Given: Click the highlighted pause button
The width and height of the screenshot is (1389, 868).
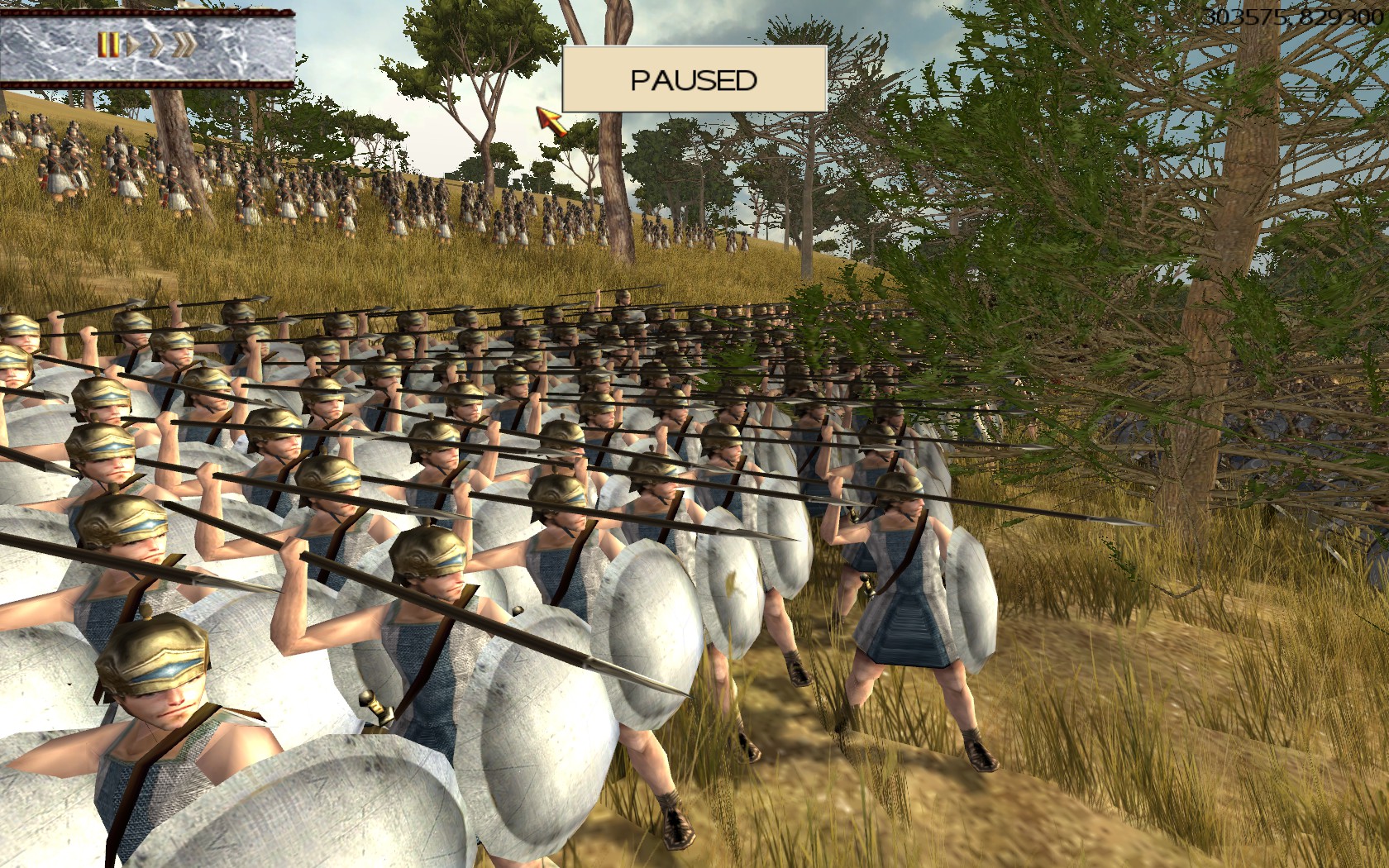Looking at the screenshot, I should (108, 45).
